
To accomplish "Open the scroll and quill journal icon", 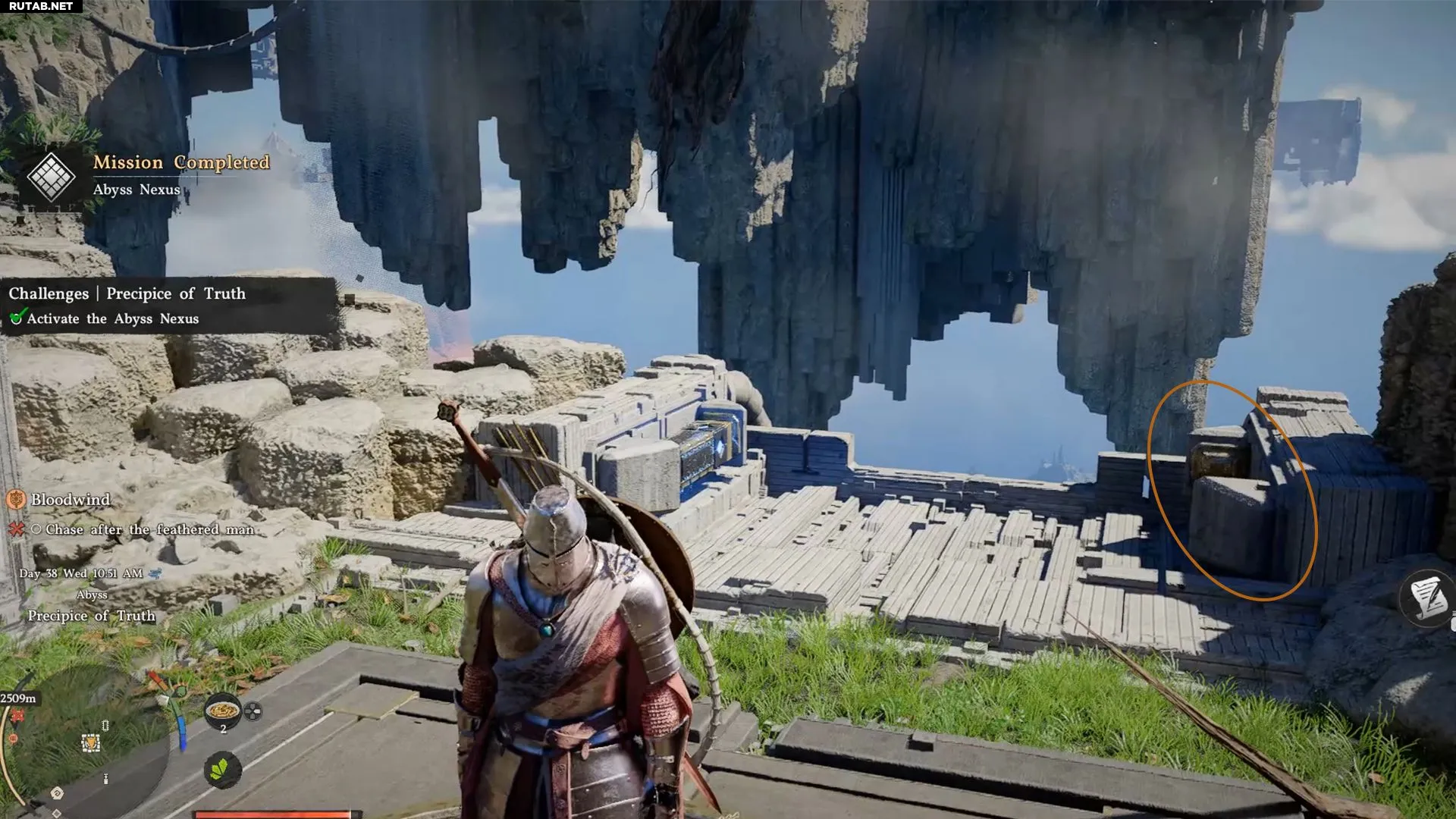I will pos(1428,598).
